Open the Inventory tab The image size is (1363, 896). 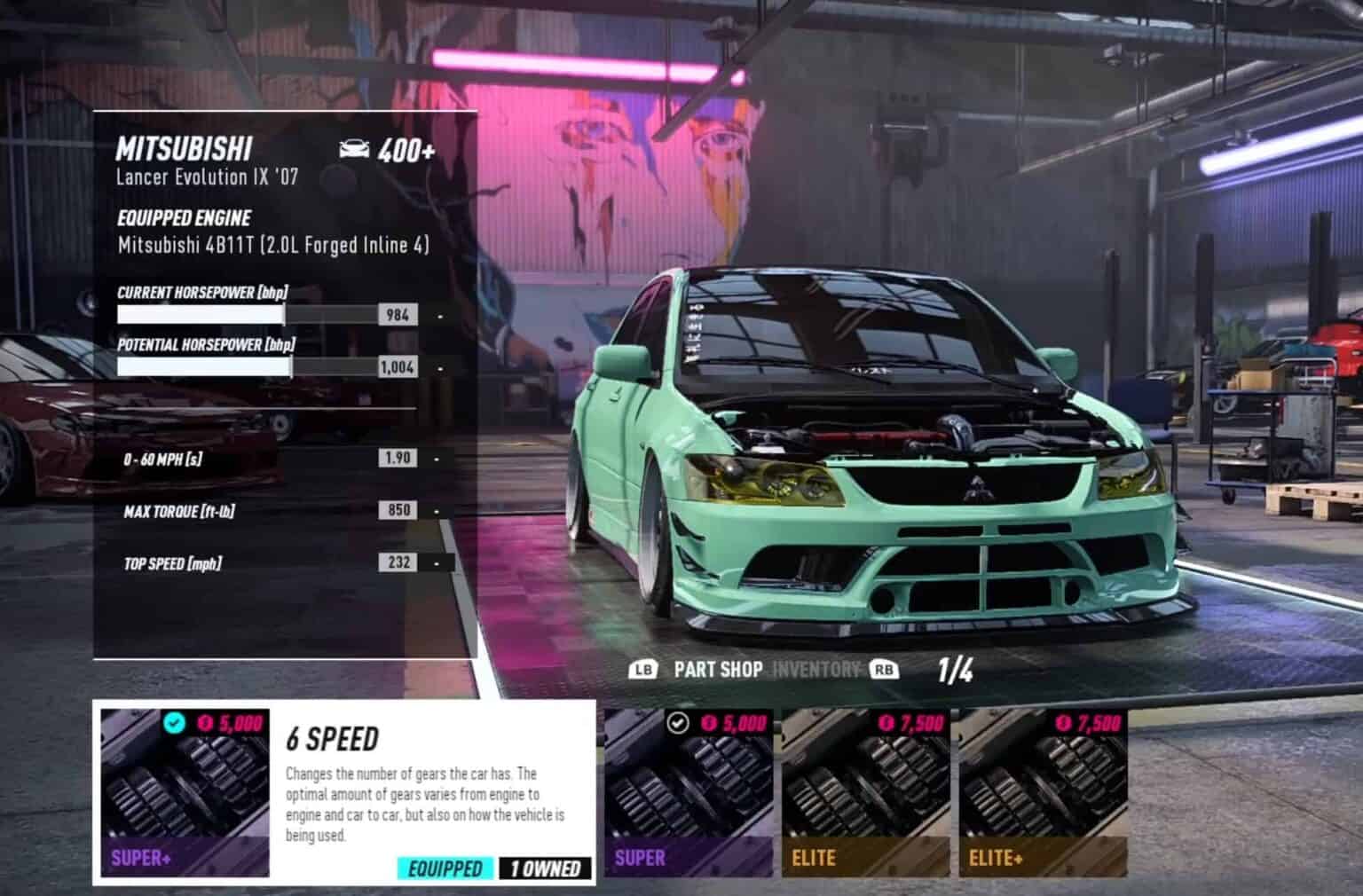[x=816, y=670]
